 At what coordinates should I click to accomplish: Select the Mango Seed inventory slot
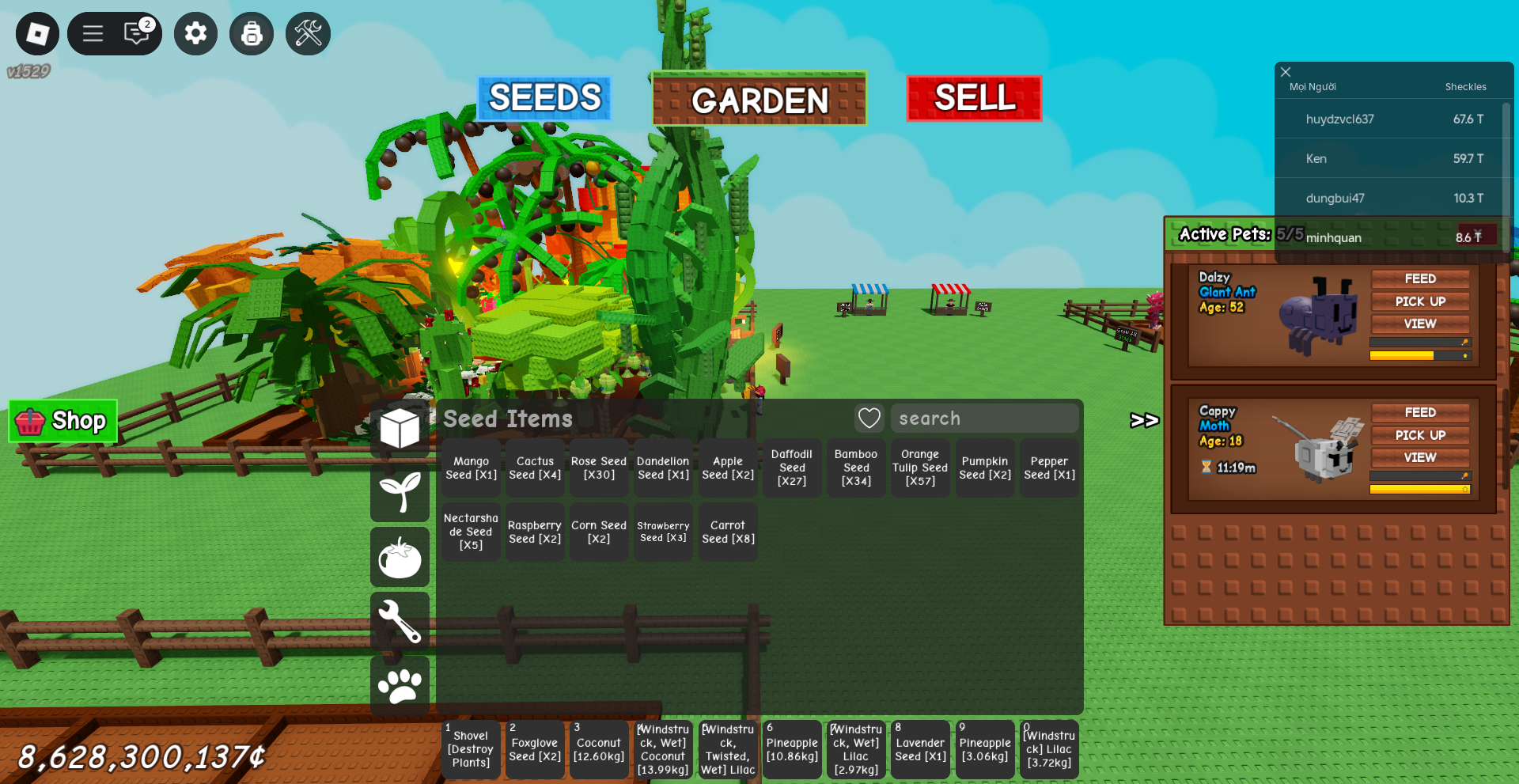point(471,468)
